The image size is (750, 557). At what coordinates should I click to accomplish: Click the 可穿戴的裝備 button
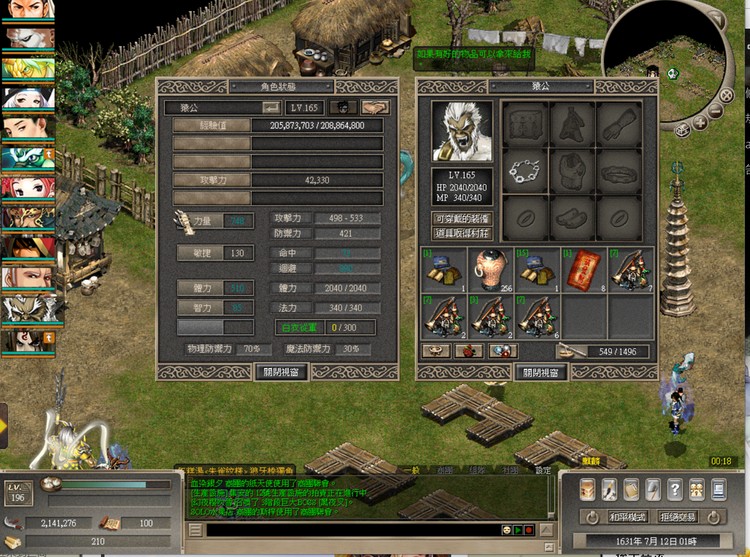(461, 218)
